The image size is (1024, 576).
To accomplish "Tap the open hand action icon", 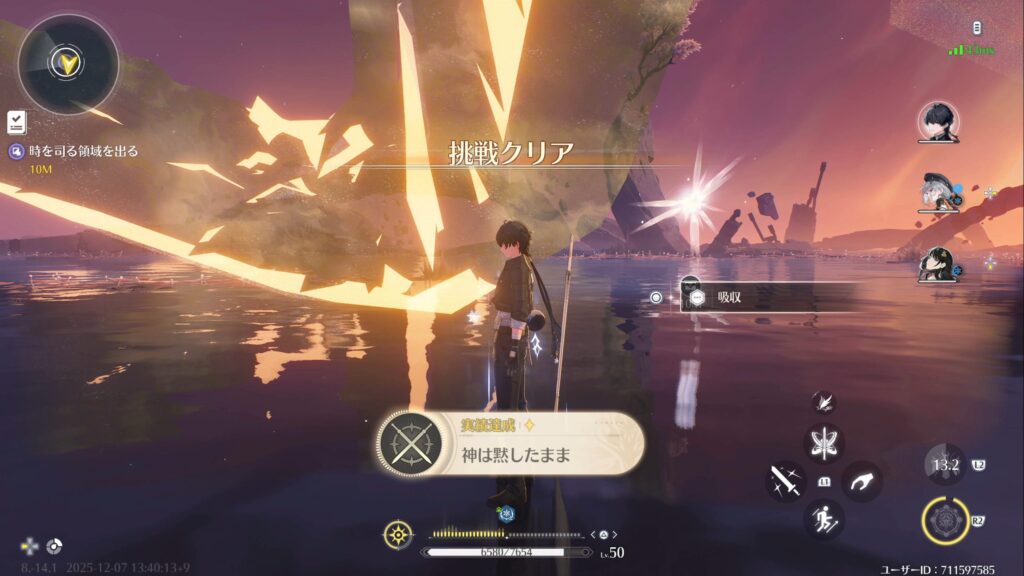I will click(x=861, y=482).
